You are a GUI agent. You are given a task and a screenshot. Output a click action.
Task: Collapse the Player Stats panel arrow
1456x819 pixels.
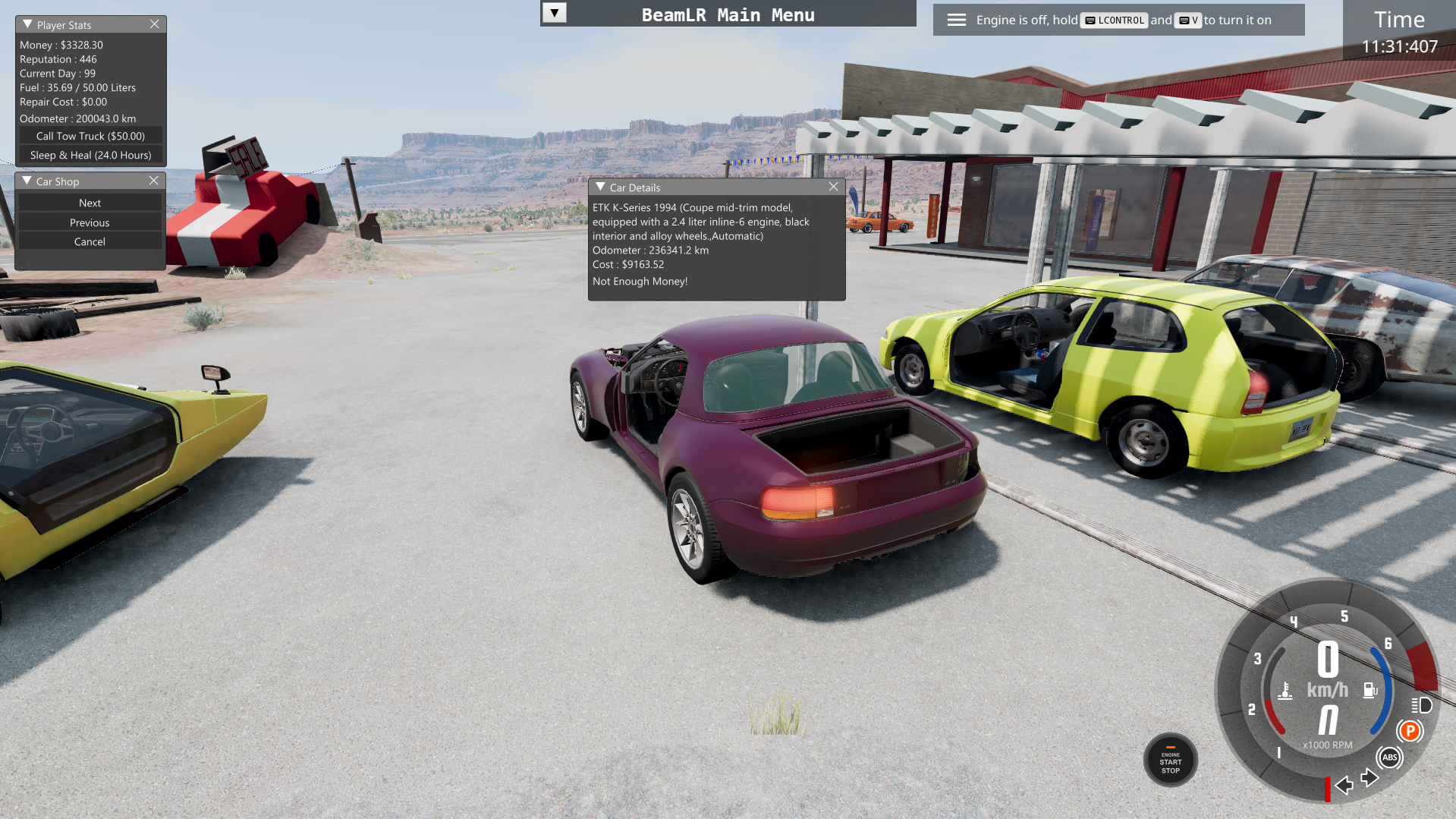point(27,24)
